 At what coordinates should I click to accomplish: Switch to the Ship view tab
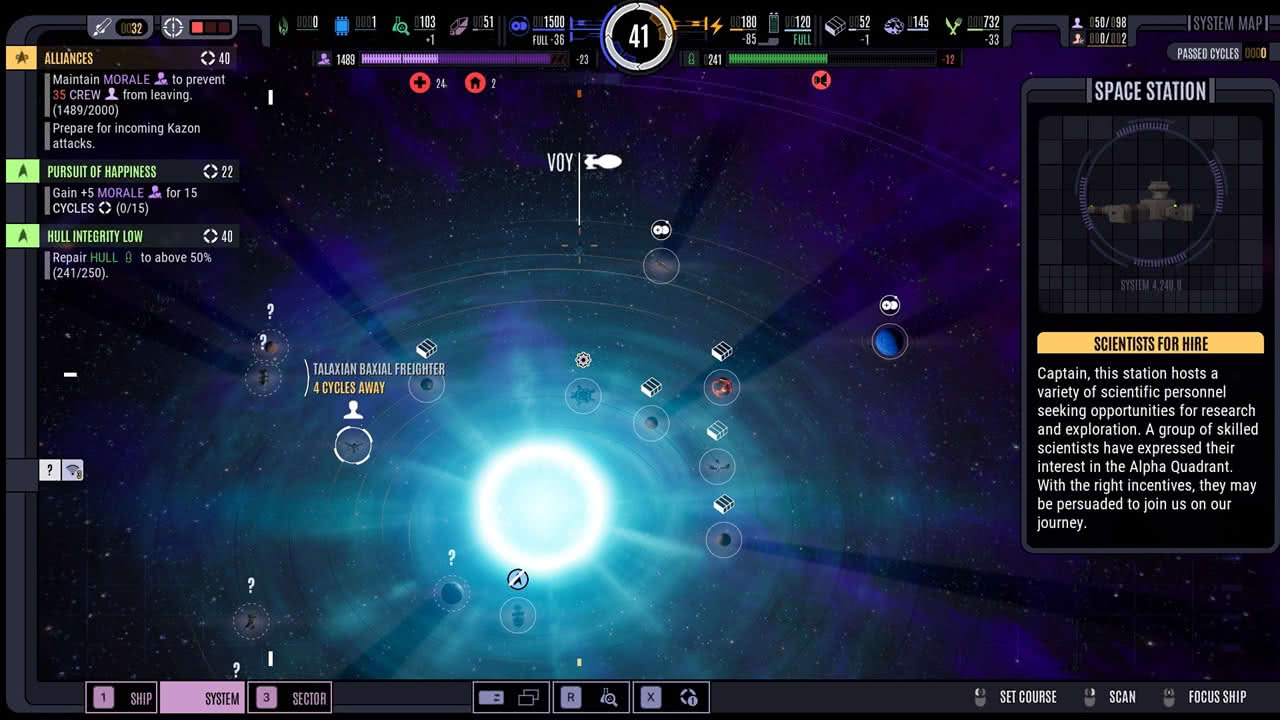tap(123, 698)
